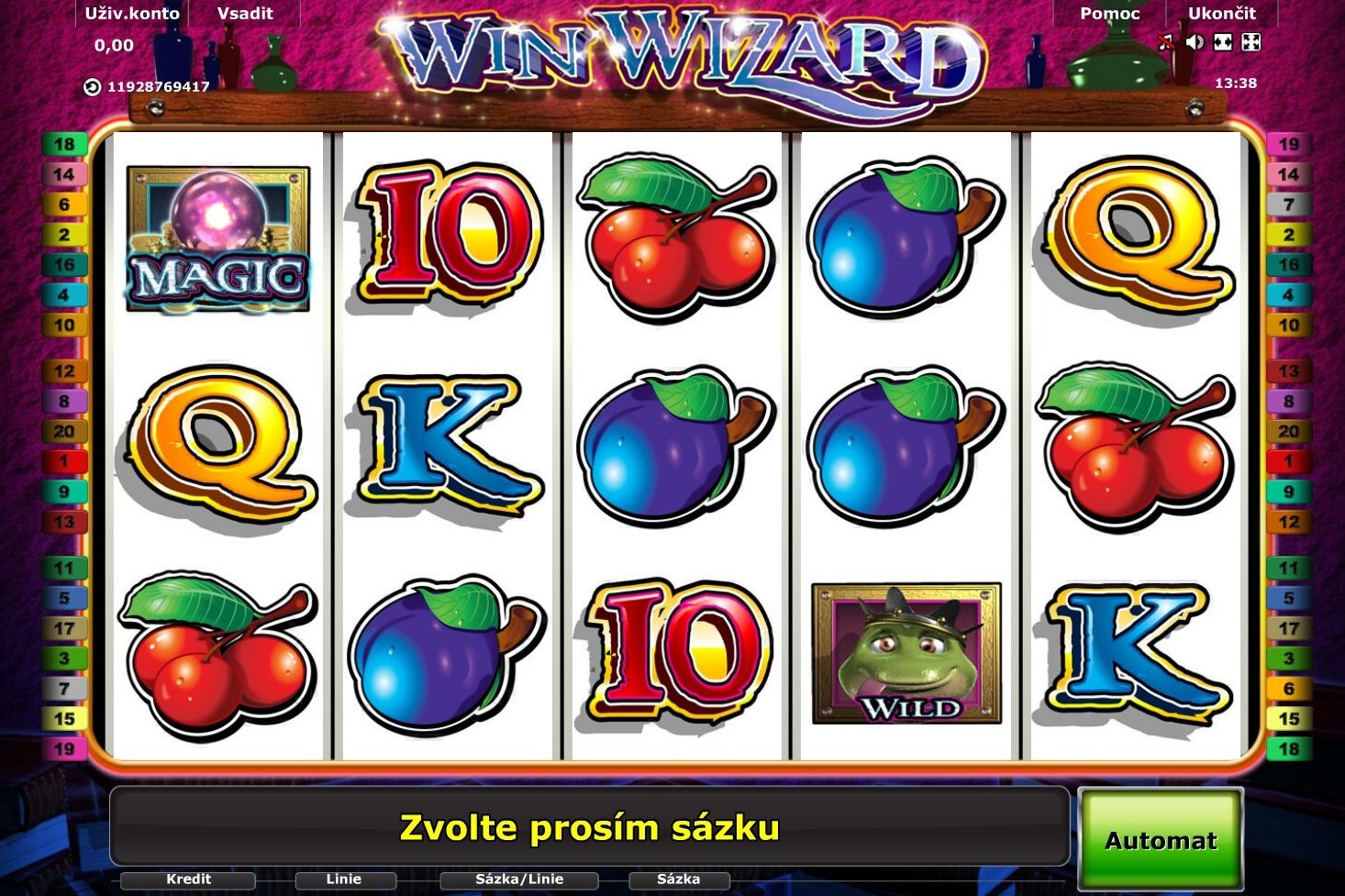
Task: Unmute the crossed-out music note icon
Action: coord(1165,41)
